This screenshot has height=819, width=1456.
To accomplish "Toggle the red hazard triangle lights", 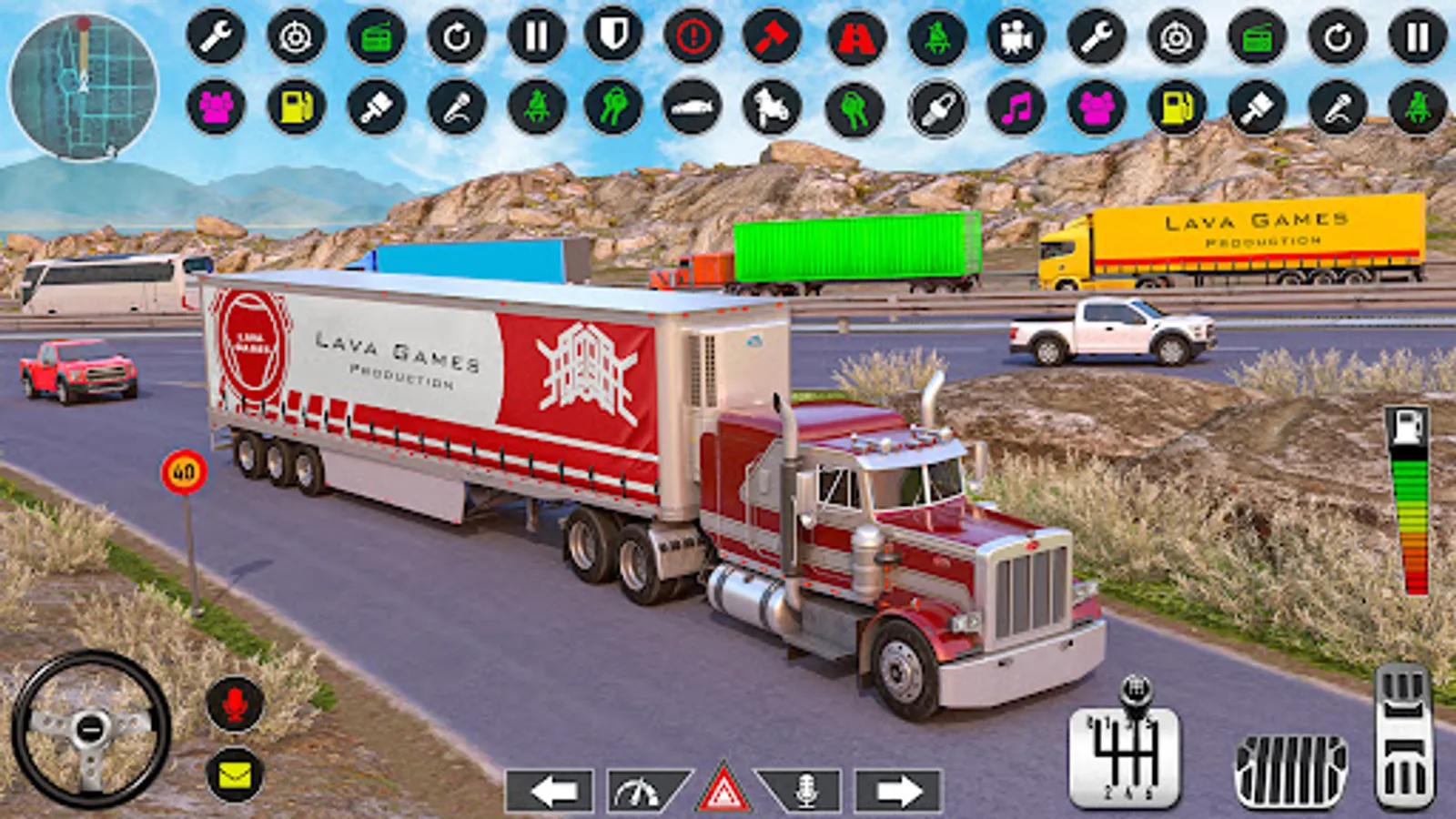I will (x=723, y=790).
